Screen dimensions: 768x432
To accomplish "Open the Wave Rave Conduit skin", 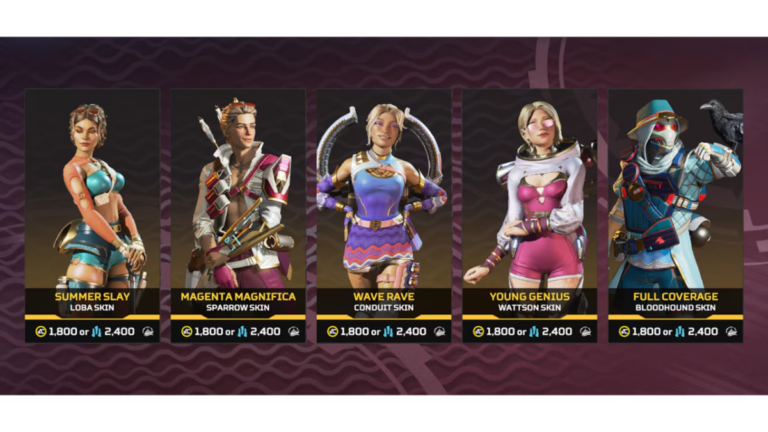I will pyautogui.click(x=384, y=215).
